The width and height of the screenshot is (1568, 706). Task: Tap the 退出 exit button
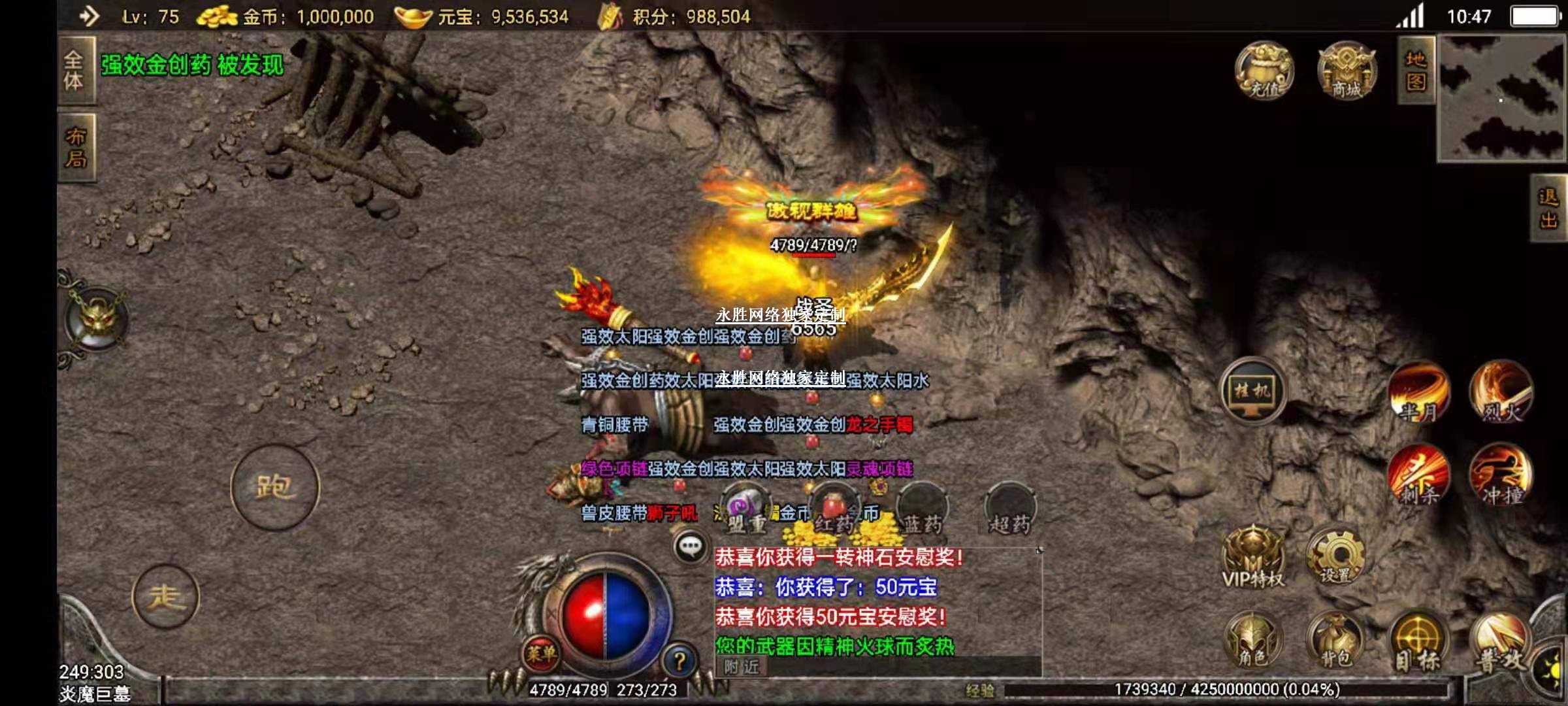point(1548,208)
